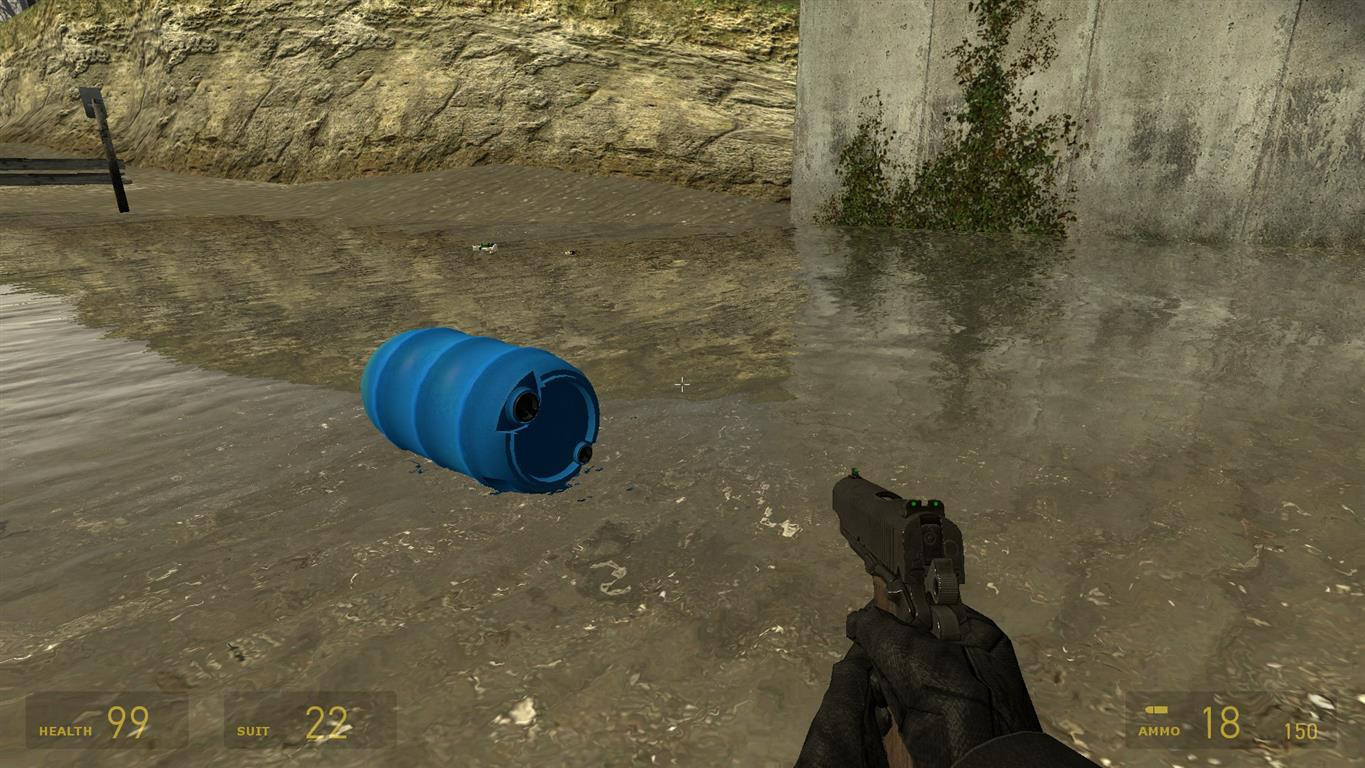Image resolution: width=1365 pixels, height=768 pixels.
Task: Click the AMMO counter showing 18
Action: 1222,720
